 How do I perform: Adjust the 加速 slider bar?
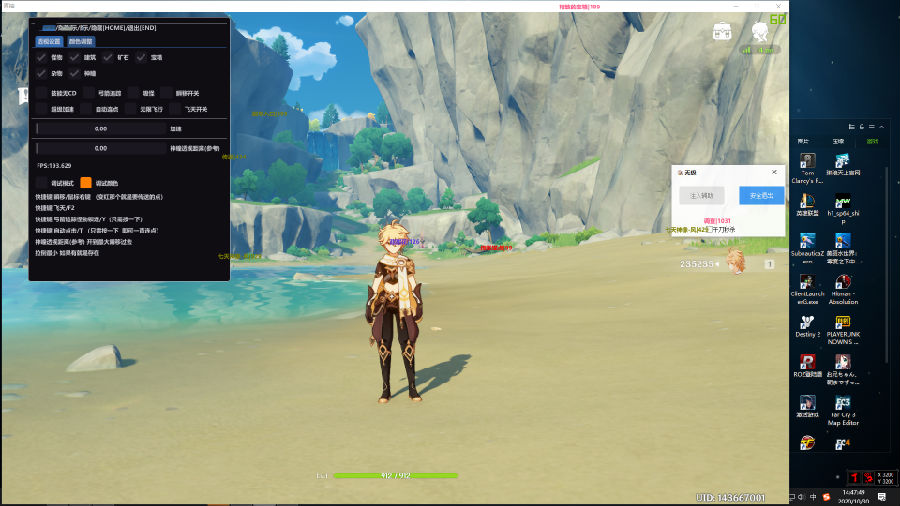click(x=100, y=128)
